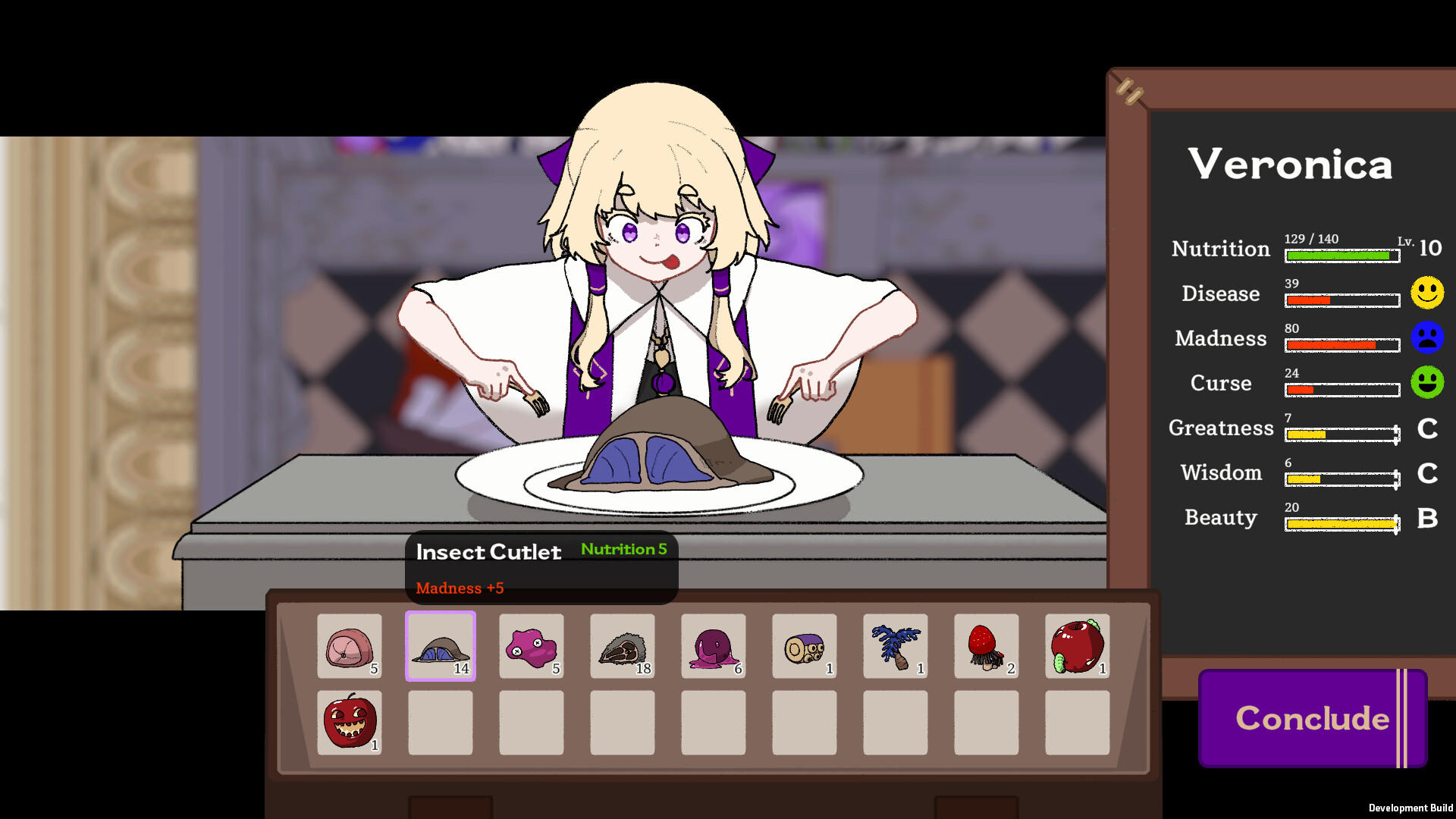Click the grinning apple in second row
The width and height of the screenshot is (1456, 819).
tap(349, 723)
